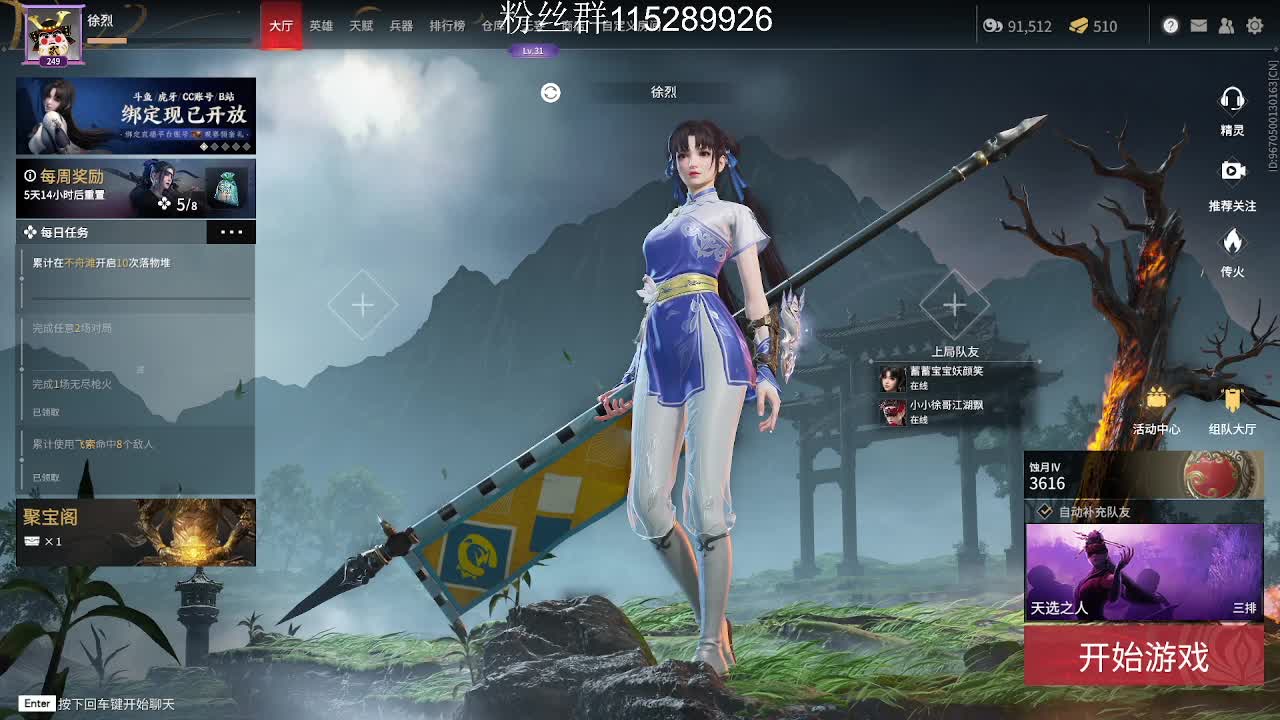
Task: Open the daily tasks options via the ... button
Action: [x=231, y=232]
